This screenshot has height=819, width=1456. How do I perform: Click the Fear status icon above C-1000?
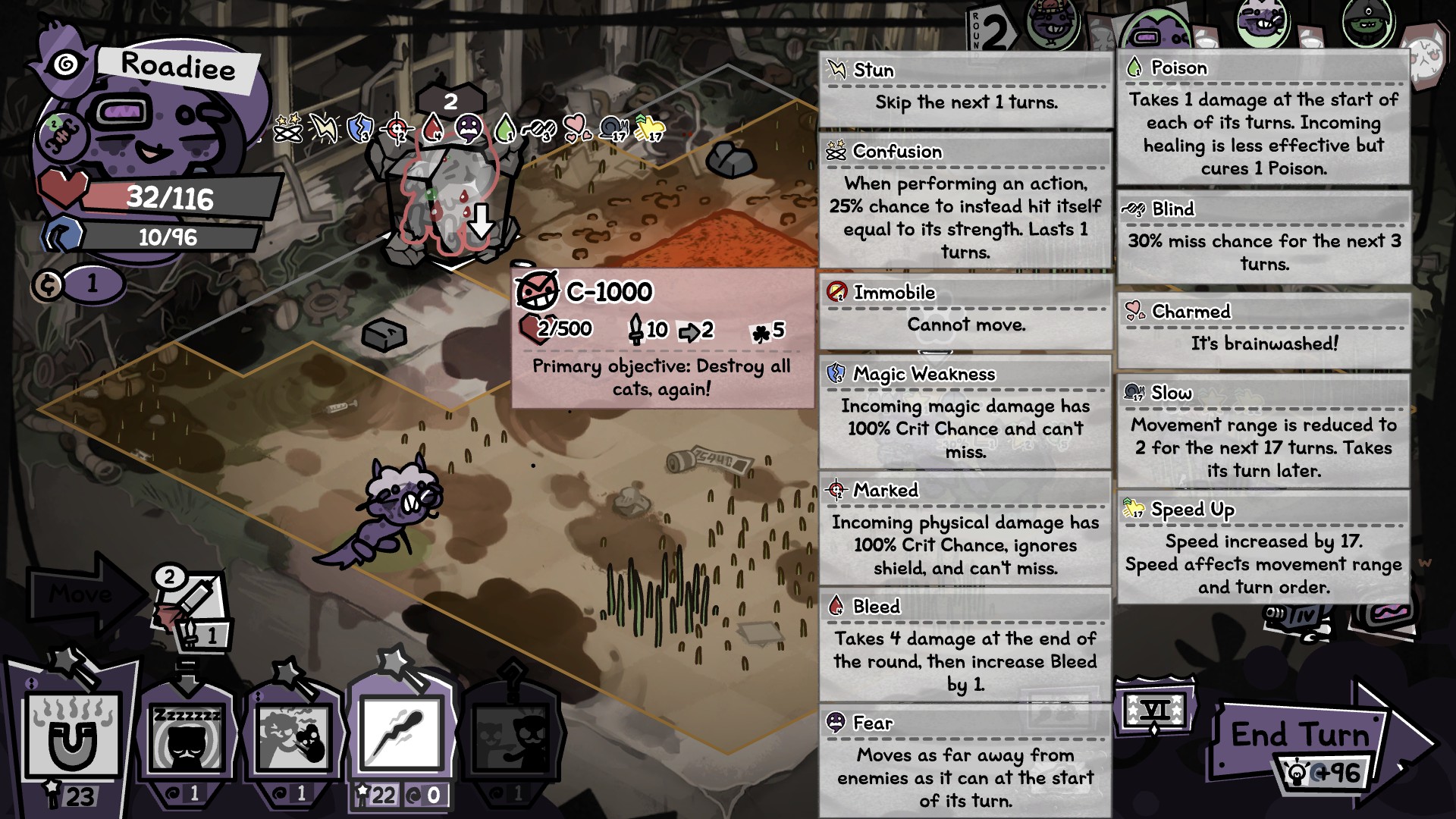tap(469, 127)
